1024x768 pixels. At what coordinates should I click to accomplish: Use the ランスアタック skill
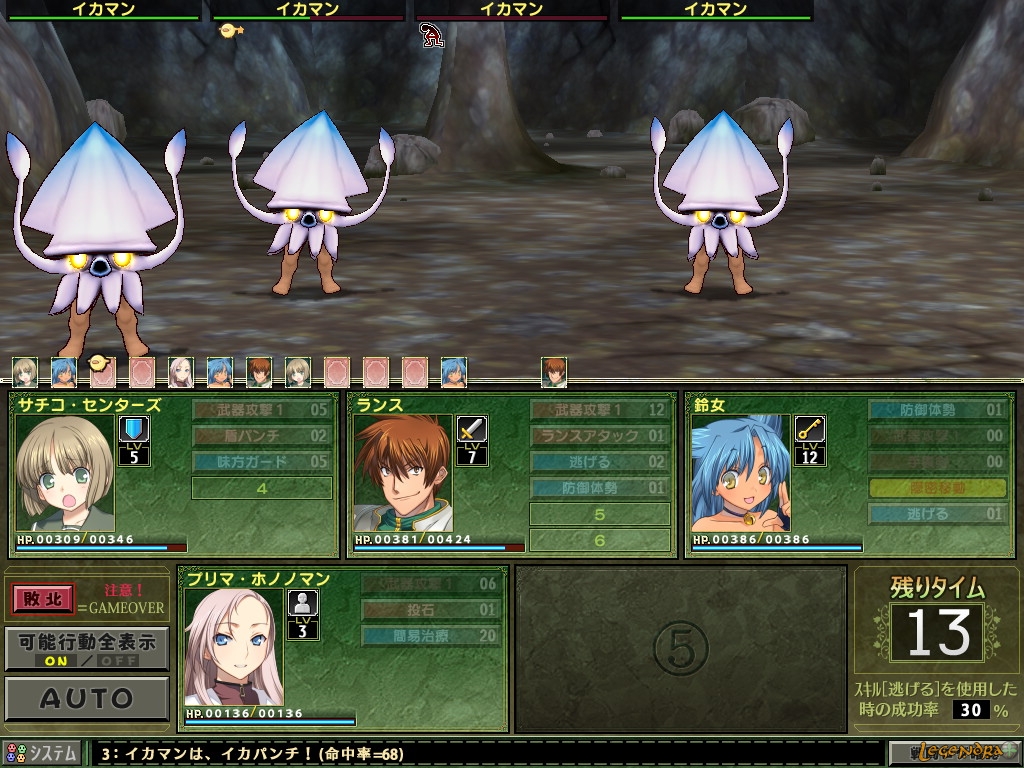[x=599, y=435]
